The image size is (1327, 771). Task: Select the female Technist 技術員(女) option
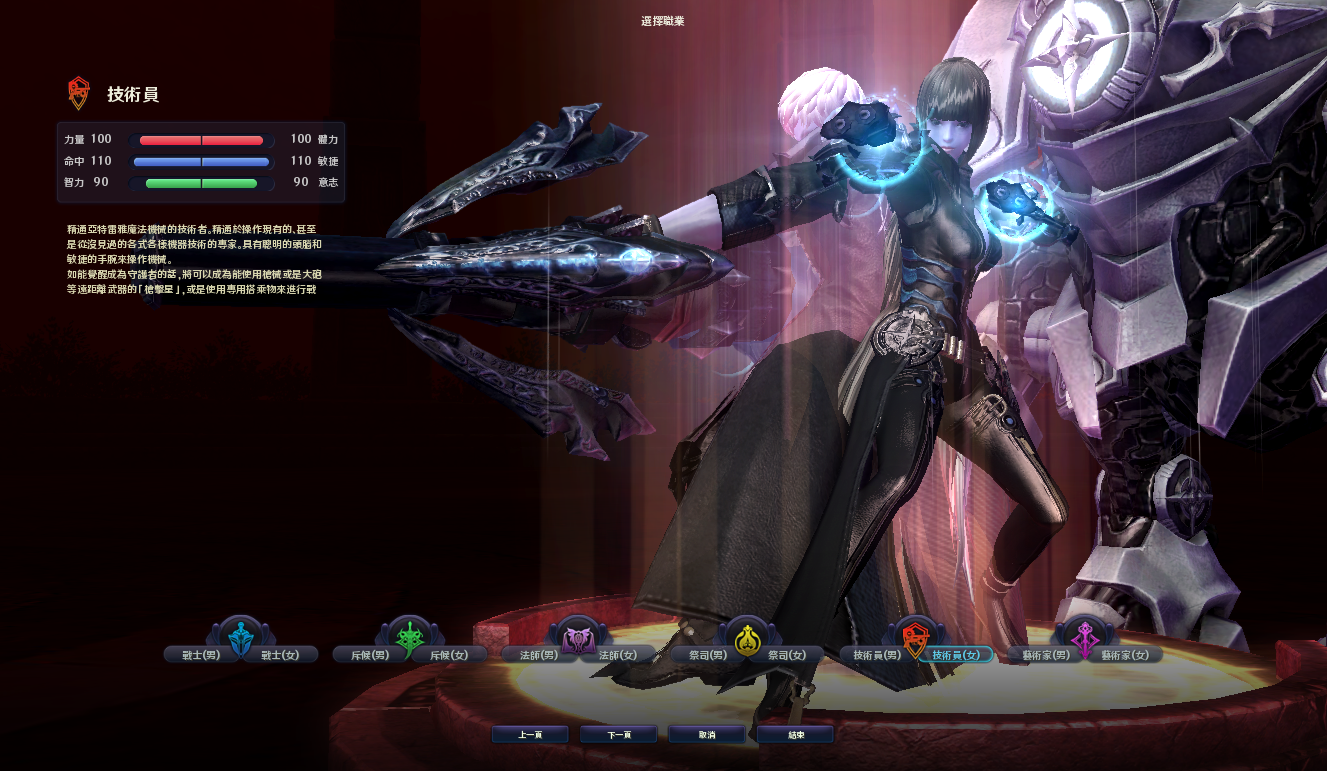click(956, 655)
